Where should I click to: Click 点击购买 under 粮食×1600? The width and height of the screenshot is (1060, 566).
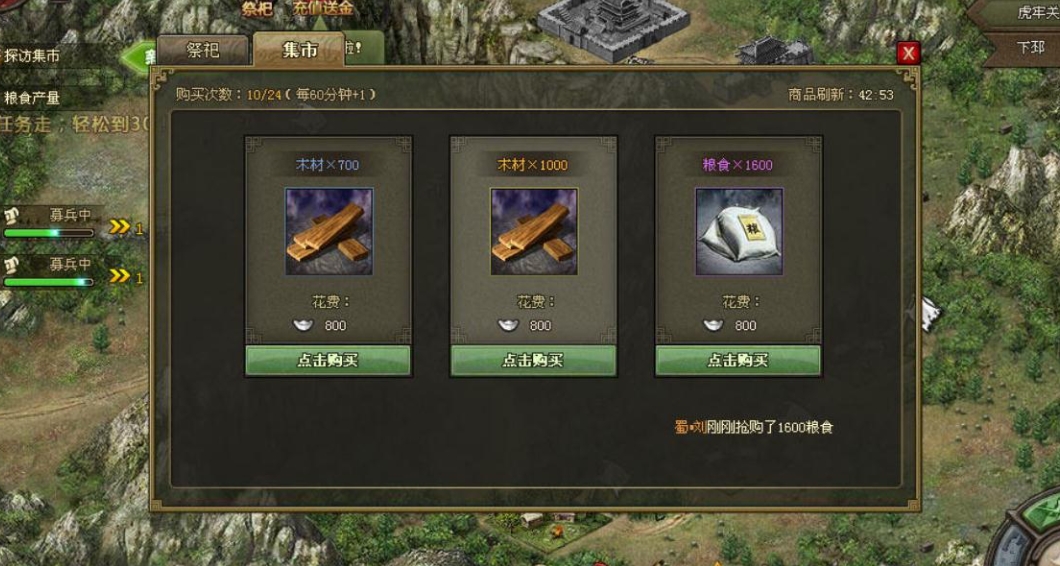[738, 360]
